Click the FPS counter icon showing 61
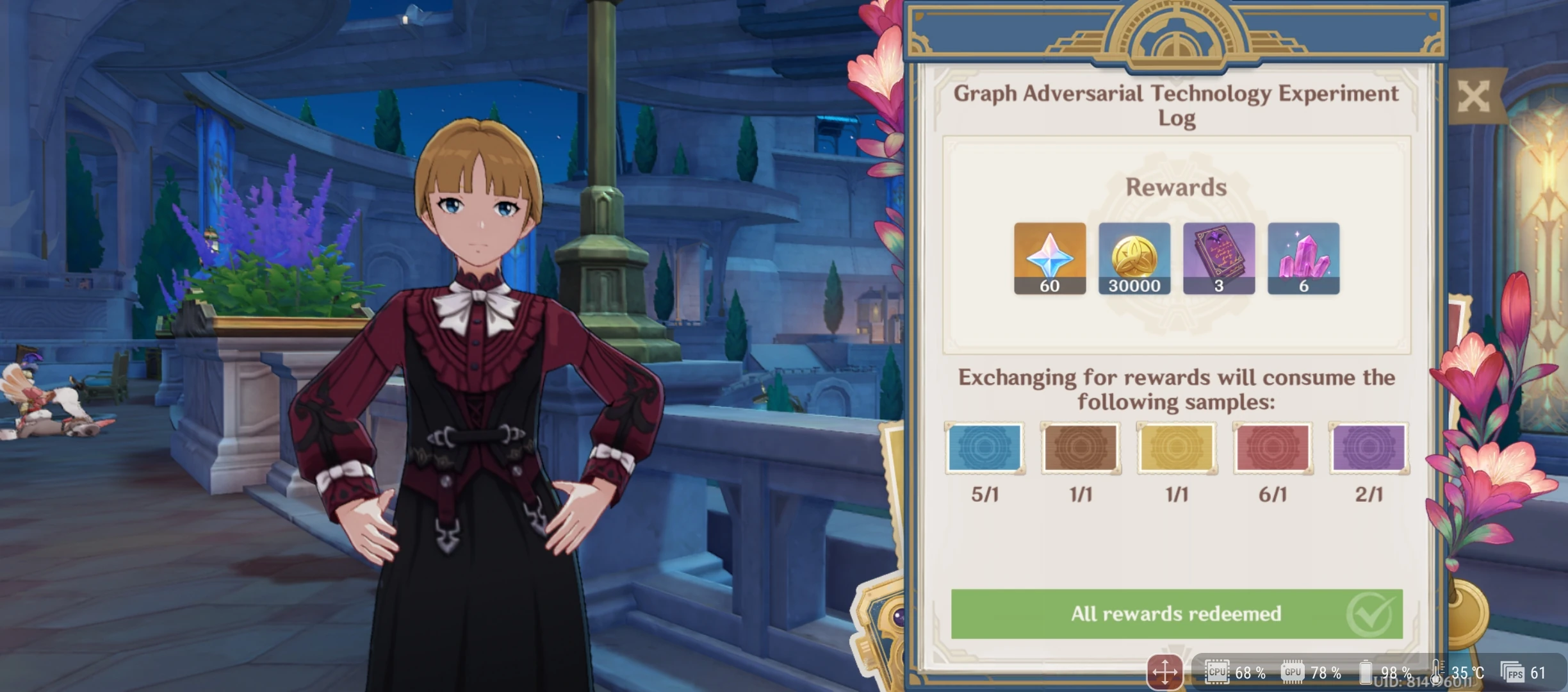The image size is (1568, 692). (1527, 673)
